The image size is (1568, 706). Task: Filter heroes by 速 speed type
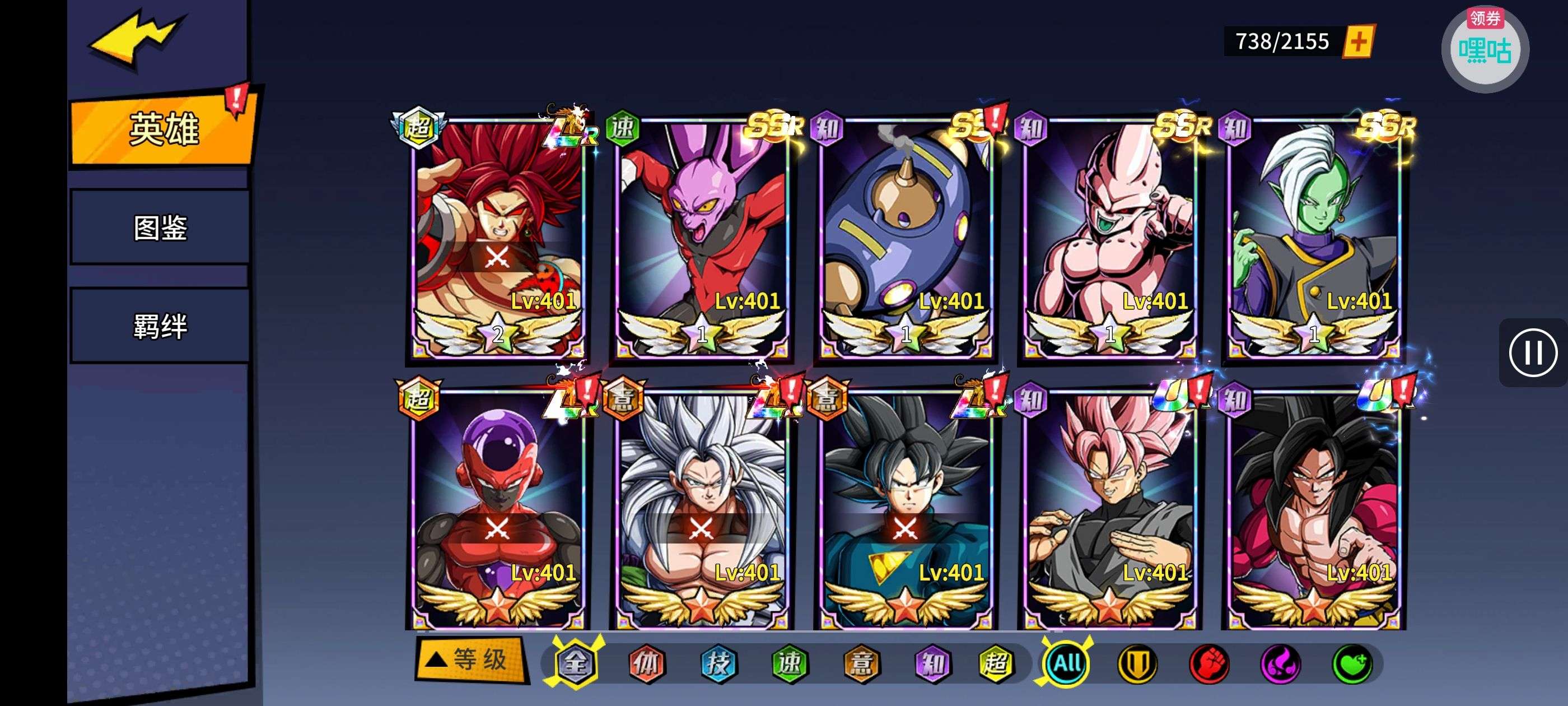pos(790,663)
